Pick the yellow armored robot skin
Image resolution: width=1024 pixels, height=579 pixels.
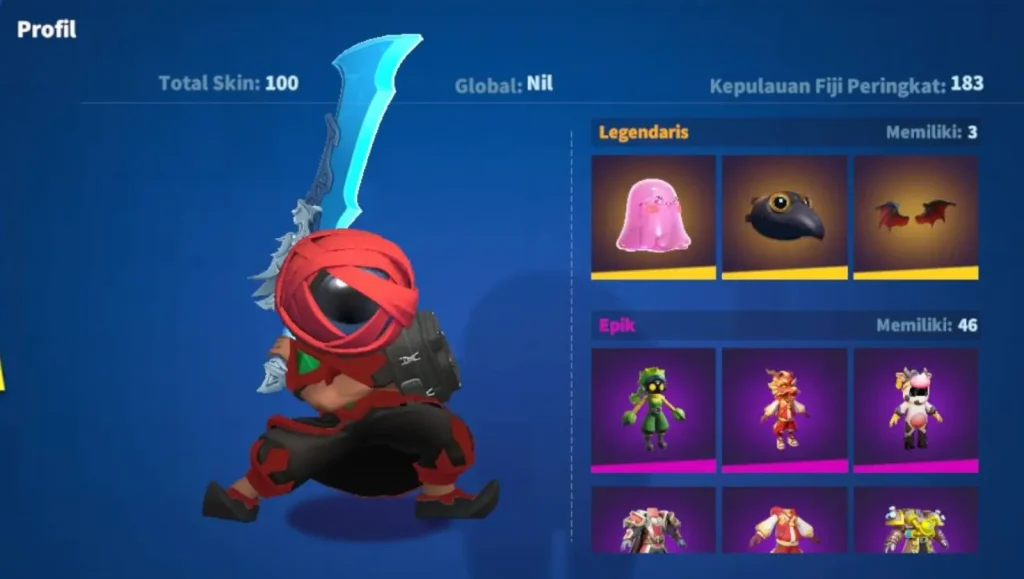click(915, 521)
